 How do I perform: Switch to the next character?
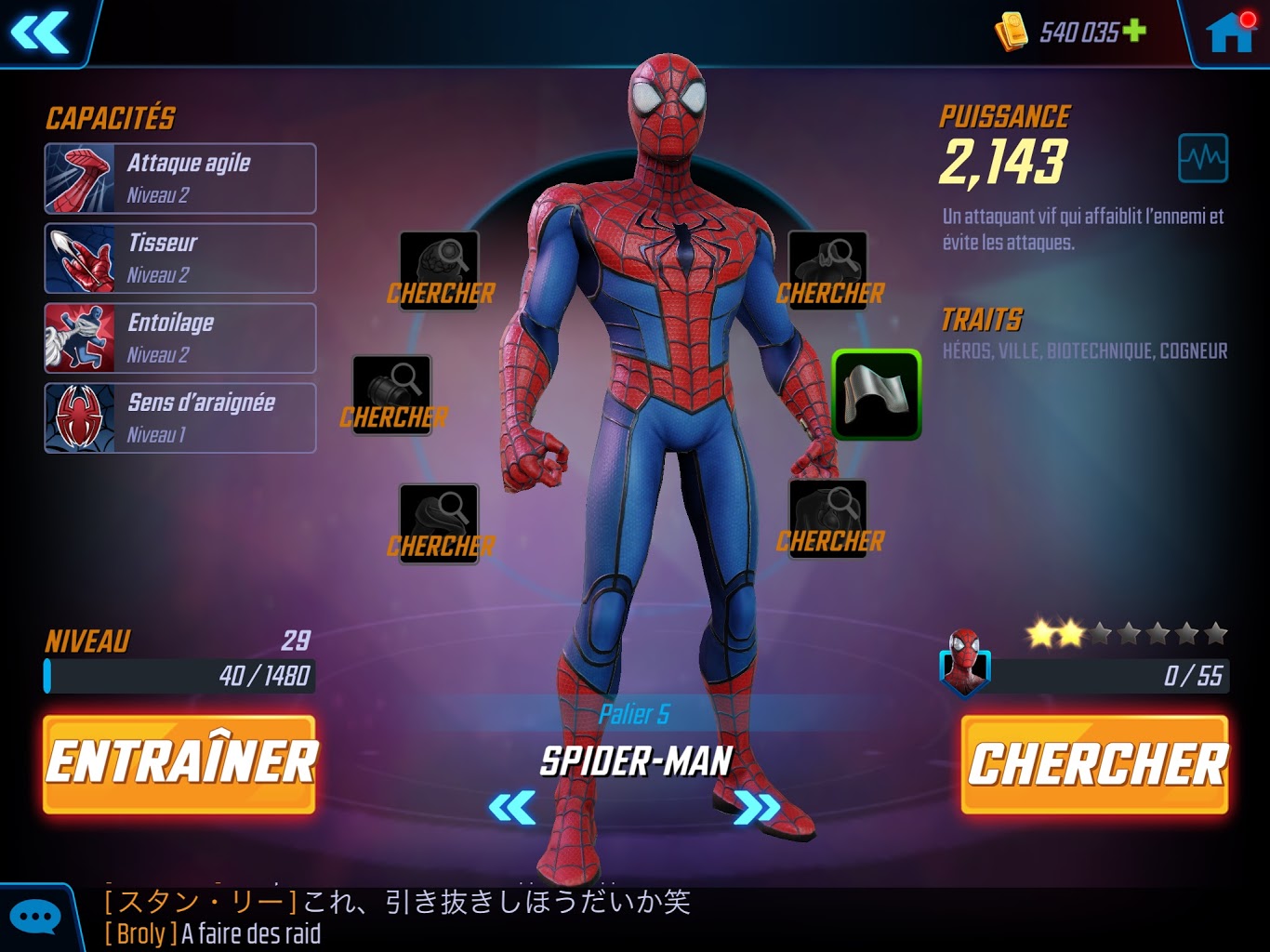click(x=756, y=807)
